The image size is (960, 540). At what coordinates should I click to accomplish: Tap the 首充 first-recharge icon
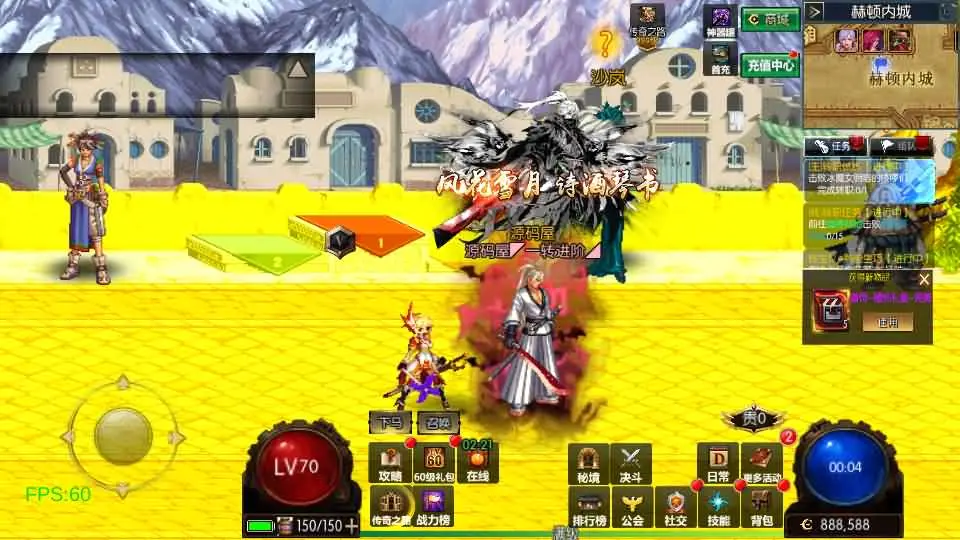coord(719,60)
